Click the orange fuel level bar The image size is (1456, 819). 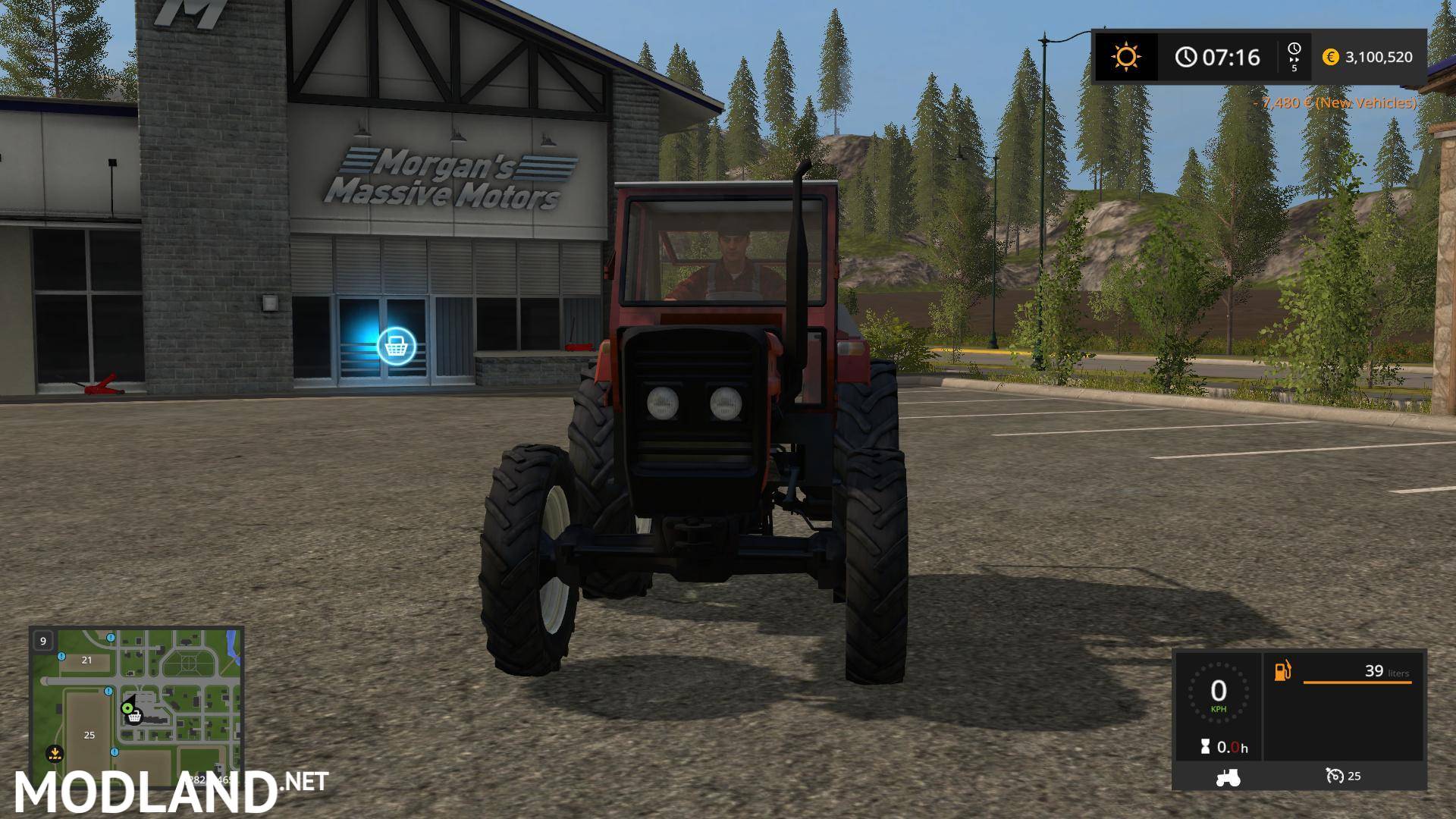point(1357,682)
